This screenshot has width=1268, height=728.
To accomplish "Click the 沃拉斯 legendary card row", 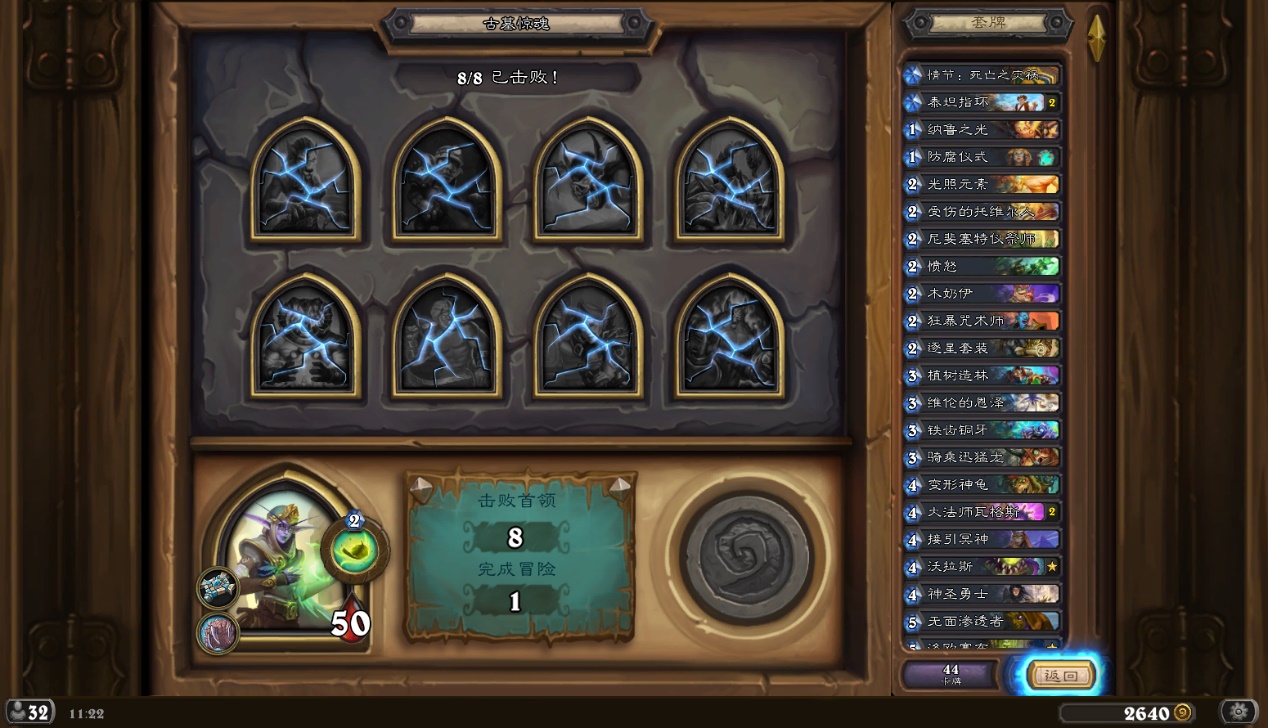I will (x=981, y=567).
